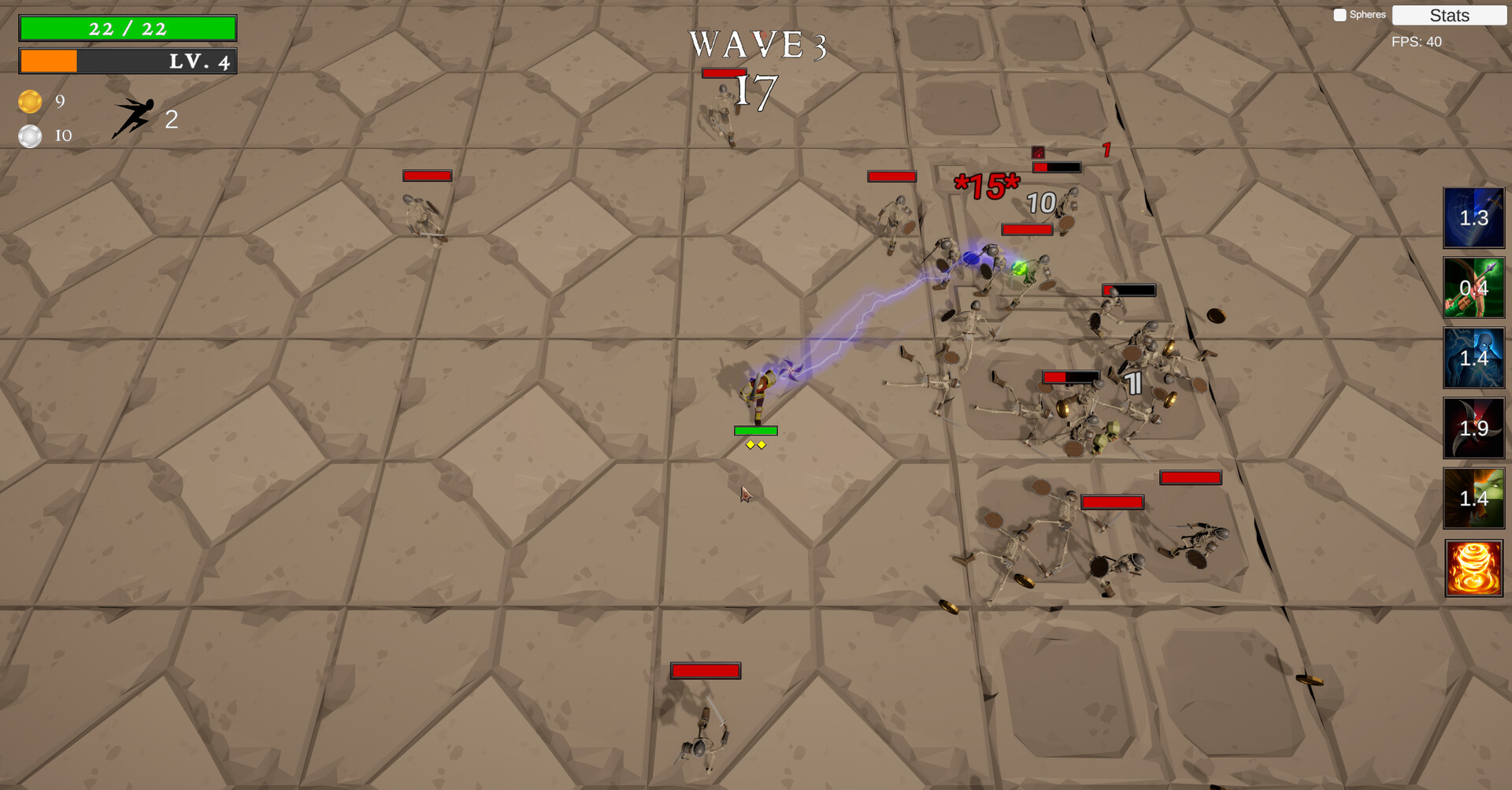Trigger the orc face ability icon
The height and width of the screenshot is (790, 1512).
[1473, 499]
